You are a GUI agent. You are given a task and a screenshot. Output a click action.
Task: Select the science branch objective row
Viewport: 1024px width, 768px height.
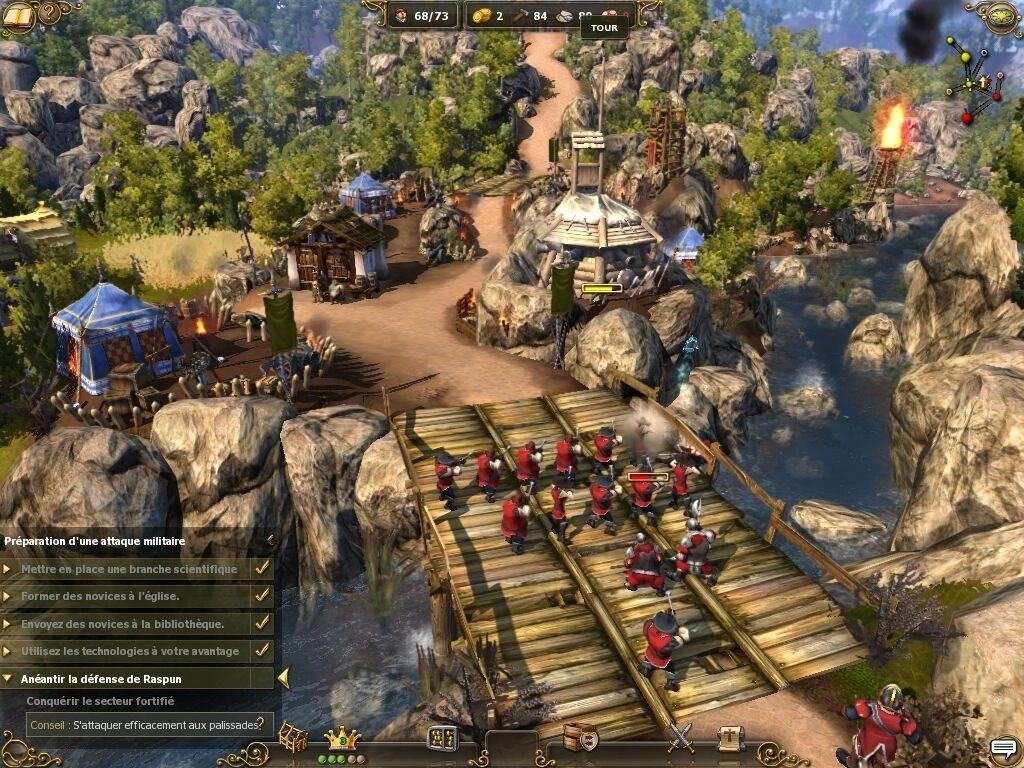pos(137,569)
